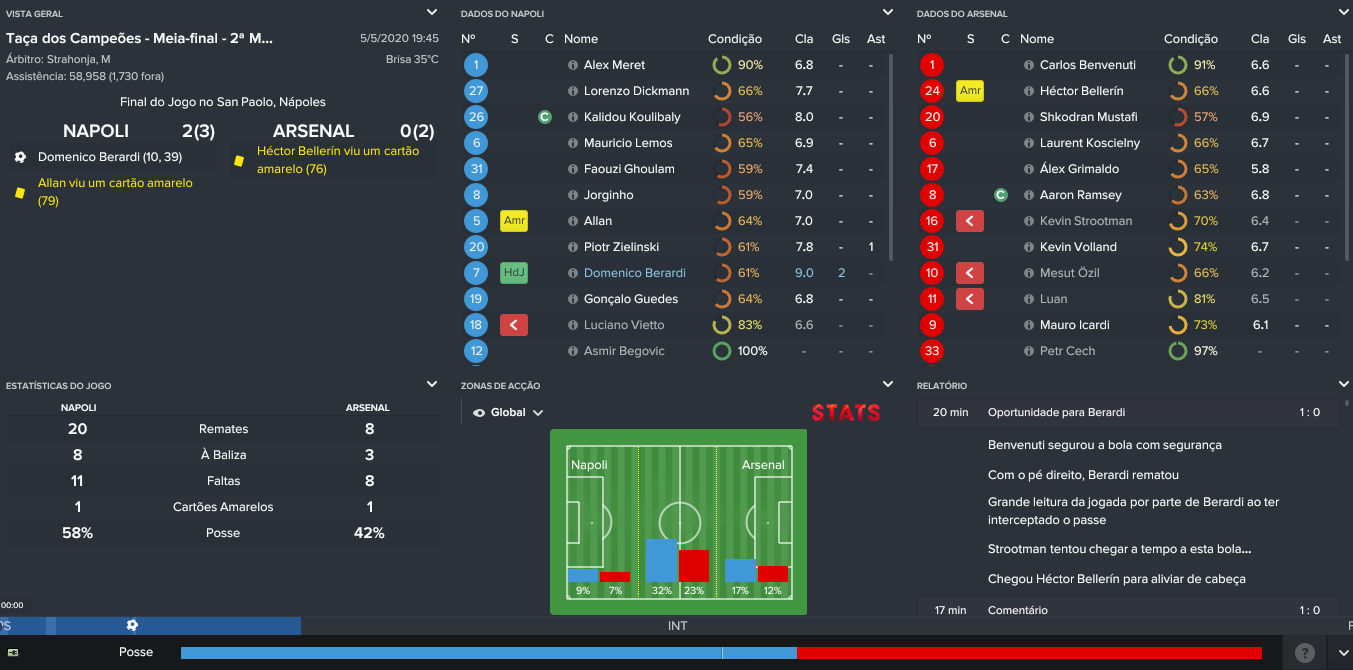Screen dimensions: 1353x670
Task: Change the Global view filter
Action: click(x=508, y=412)
